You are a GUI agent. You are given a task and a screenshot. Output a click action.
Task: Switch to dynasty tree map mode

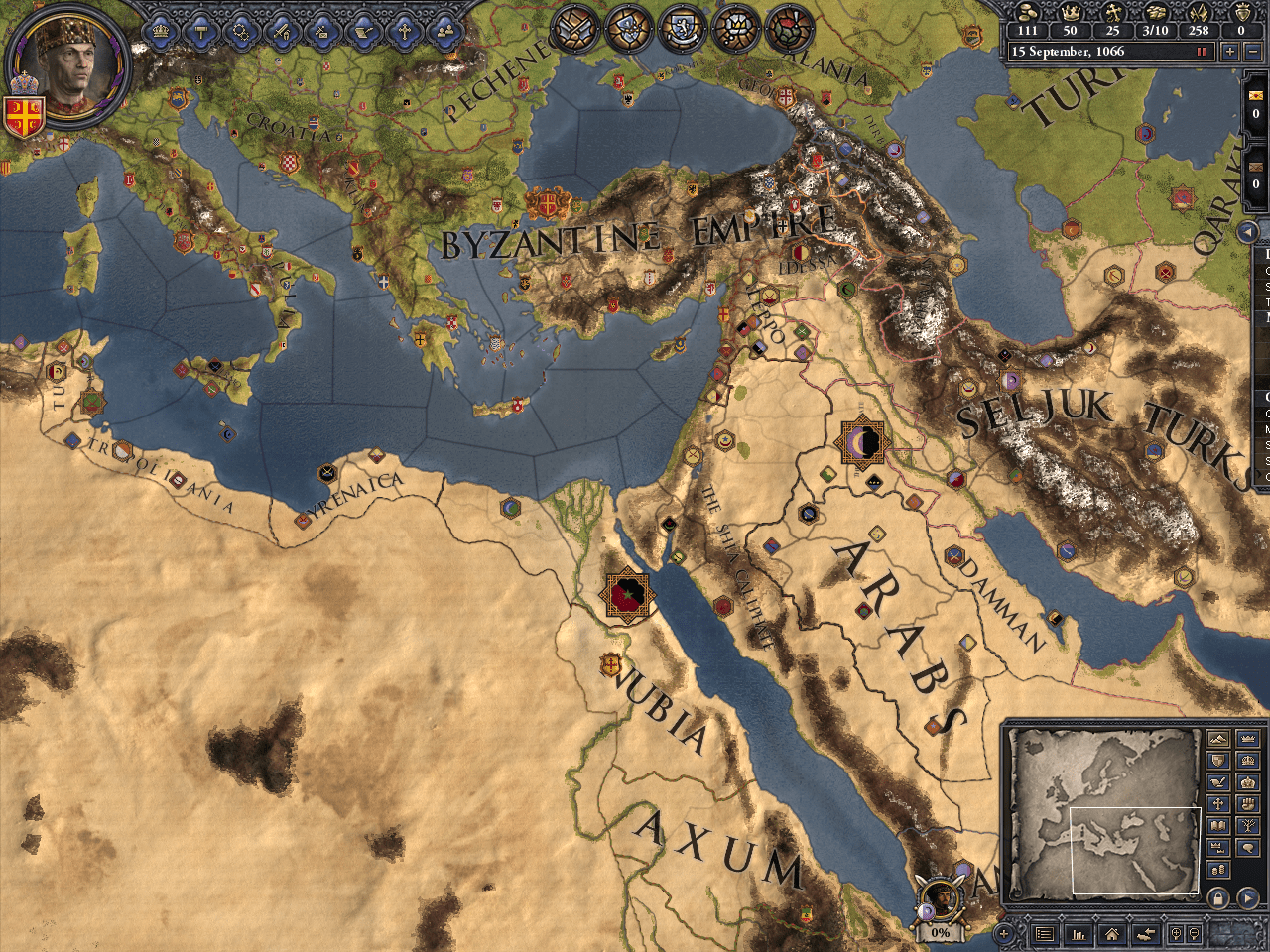pyautogui.click(x=1248, y=826)
